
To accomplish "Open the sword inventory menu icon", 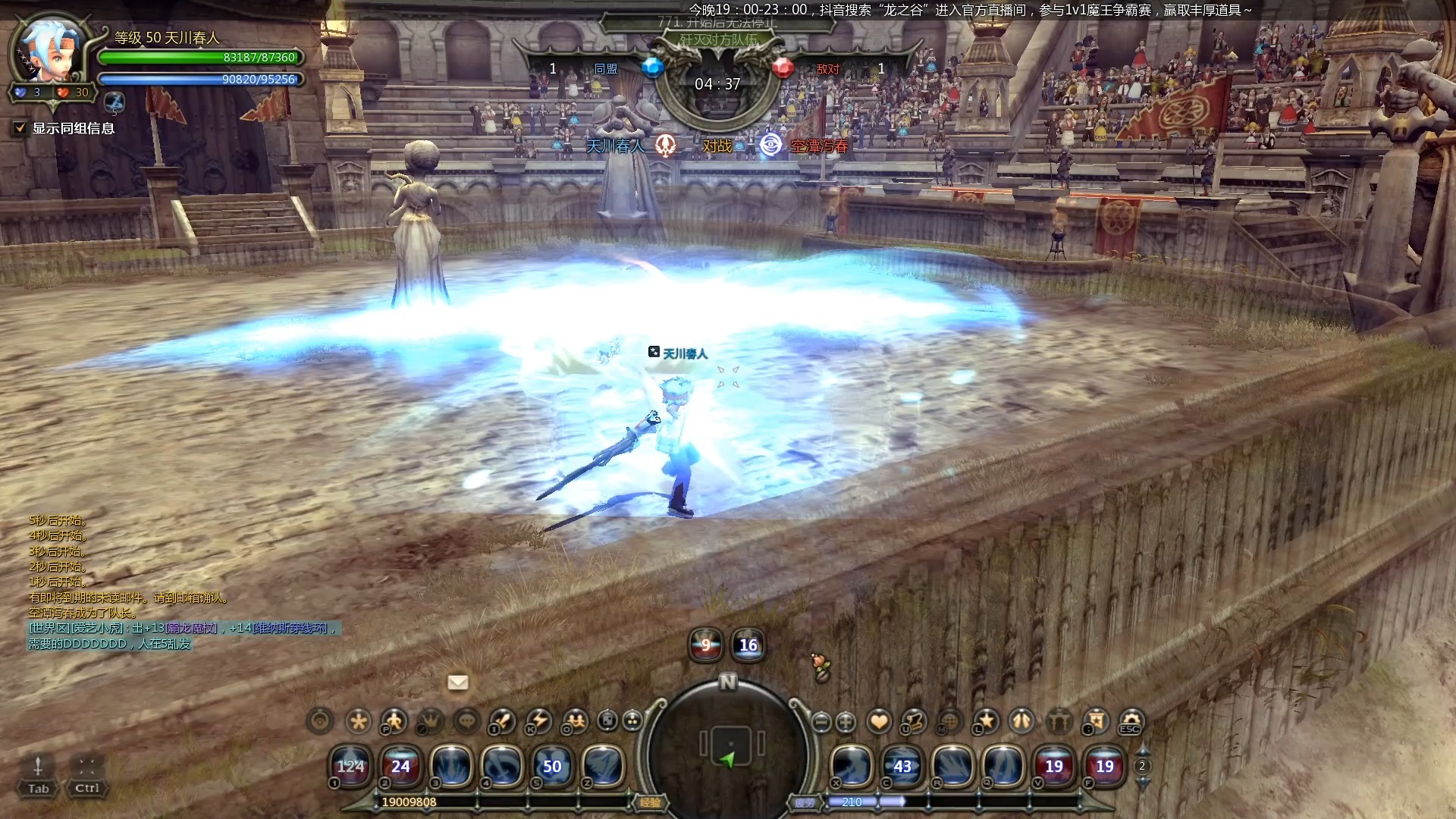I will (502, 720).
